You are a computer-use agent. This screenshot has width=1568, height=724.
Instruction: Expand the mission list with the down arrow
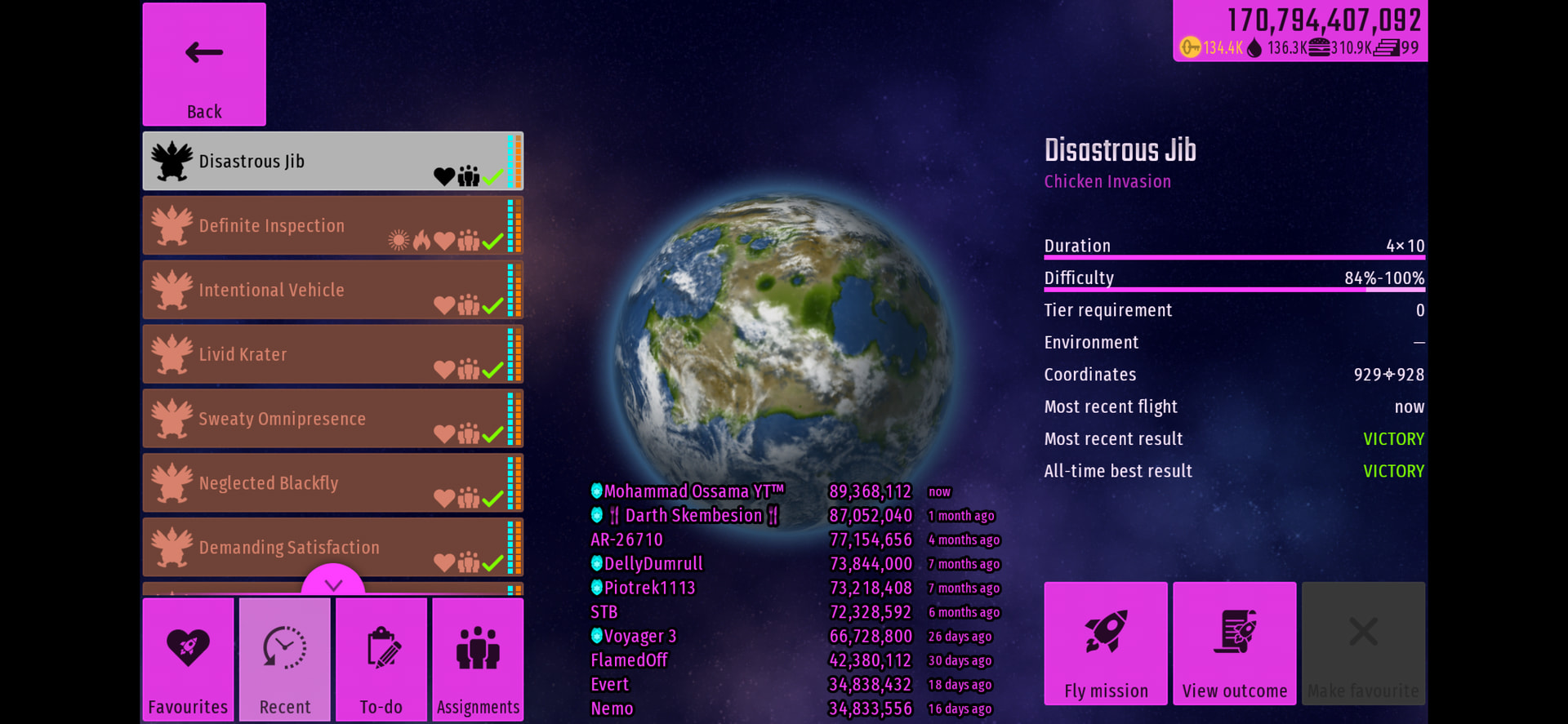pyautogui.click(x=333, y=583)
